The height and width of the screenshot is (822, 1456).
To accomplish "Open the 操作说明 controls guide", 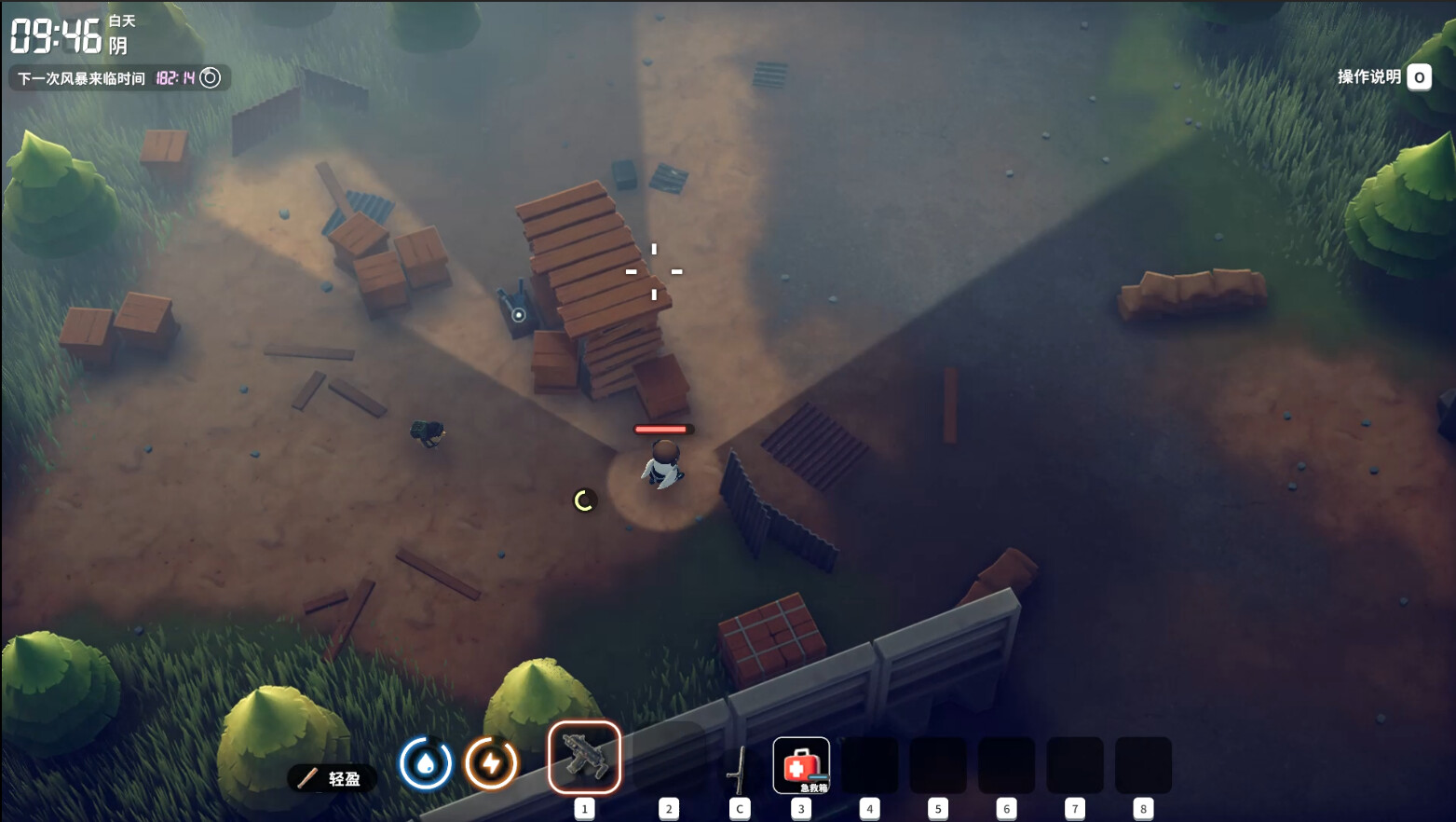I will click(1383, 77).
